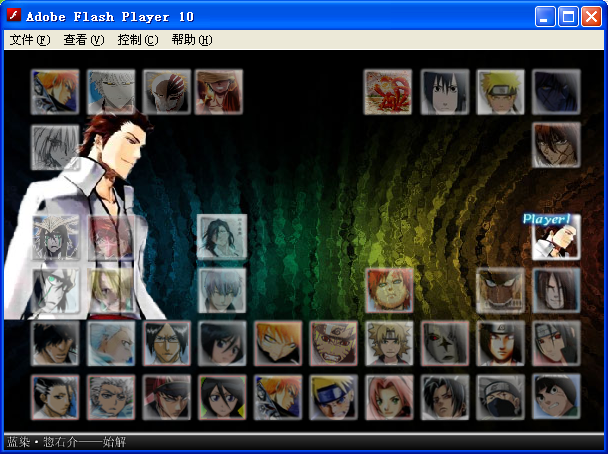Choose the masked Kakashi portrait
608x454 pixels.
(500, 398)
